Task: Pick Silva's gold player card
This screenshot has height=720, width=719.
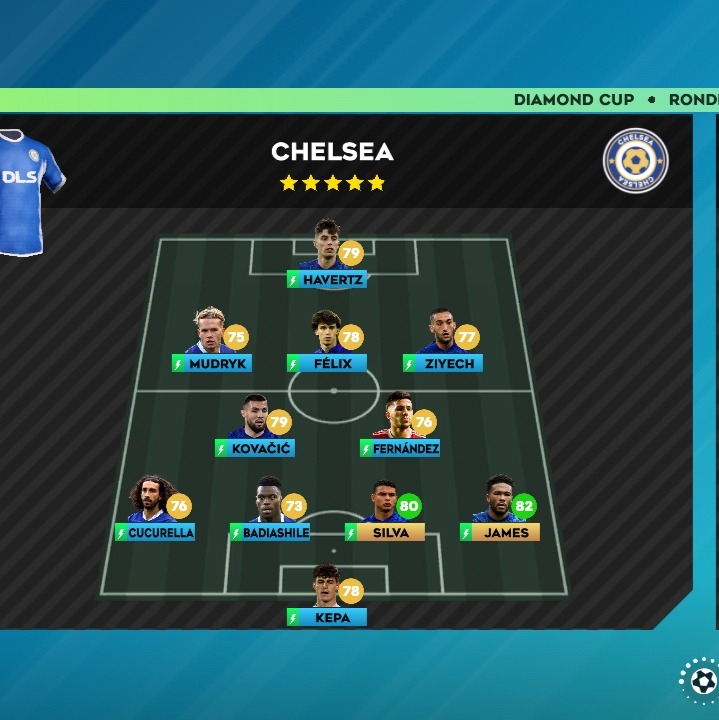Action: (385, 511)
